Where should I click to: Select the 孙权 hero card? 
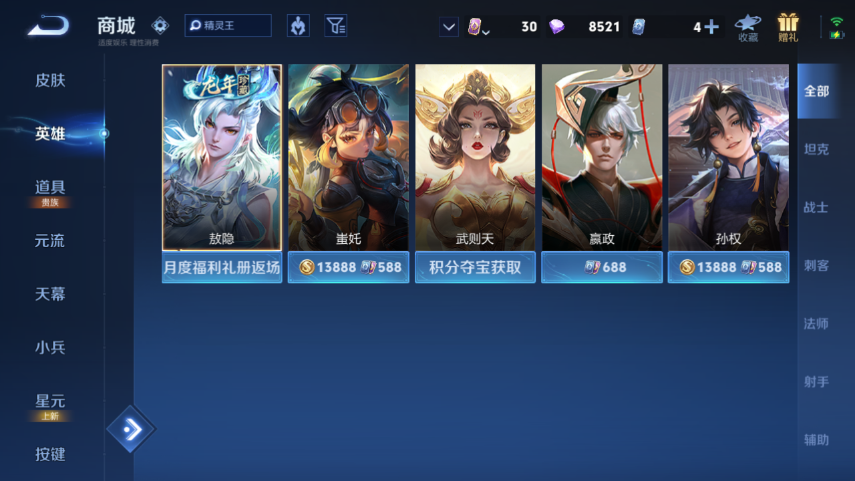[x=728, y=158]
